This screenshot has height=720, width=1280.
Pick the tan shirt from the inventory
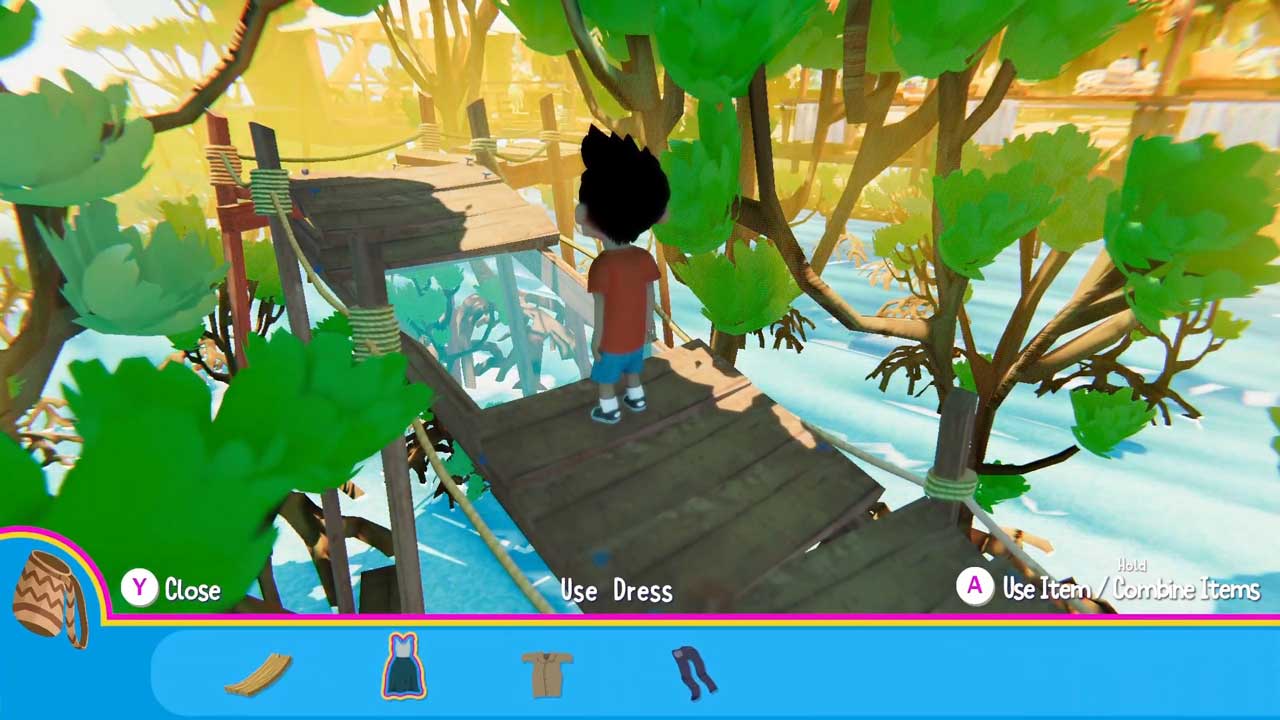pyautogui.click(x=547, y=672)
